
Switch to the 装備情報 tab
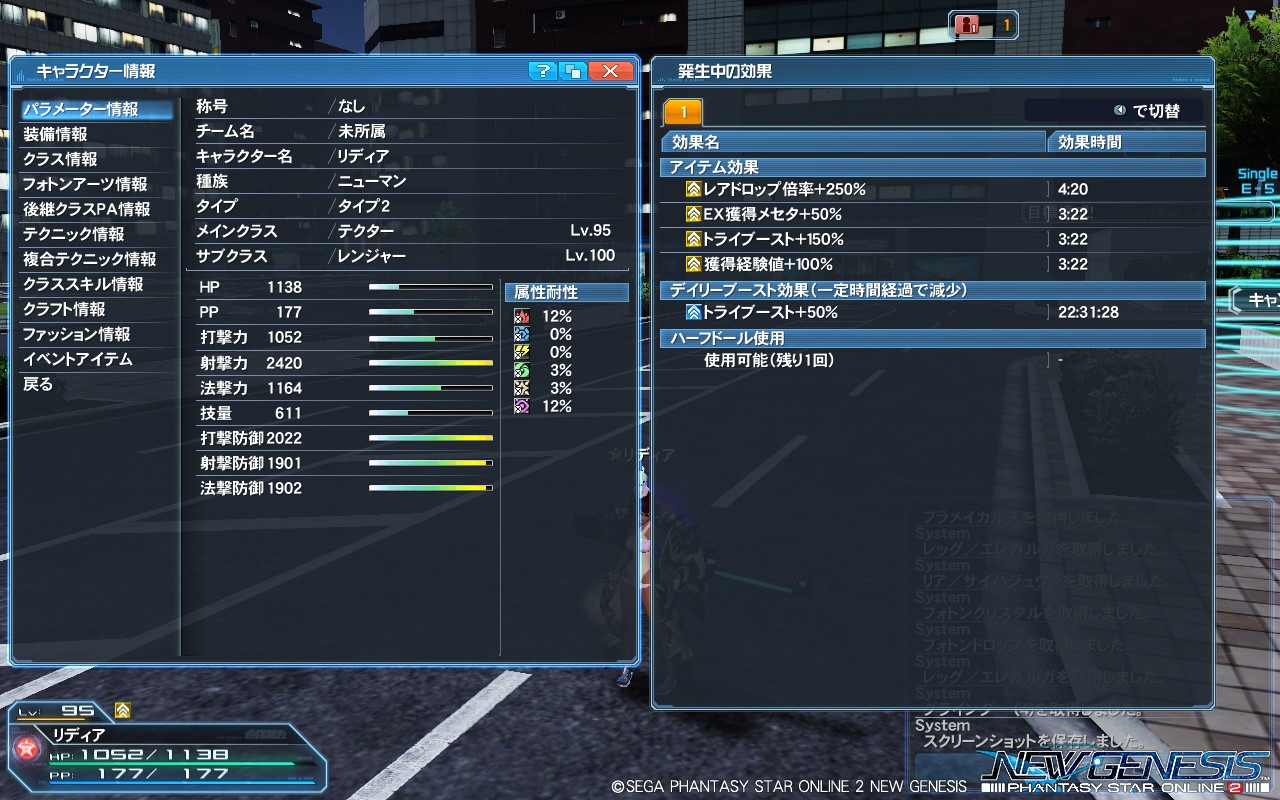tap(60, 134)
